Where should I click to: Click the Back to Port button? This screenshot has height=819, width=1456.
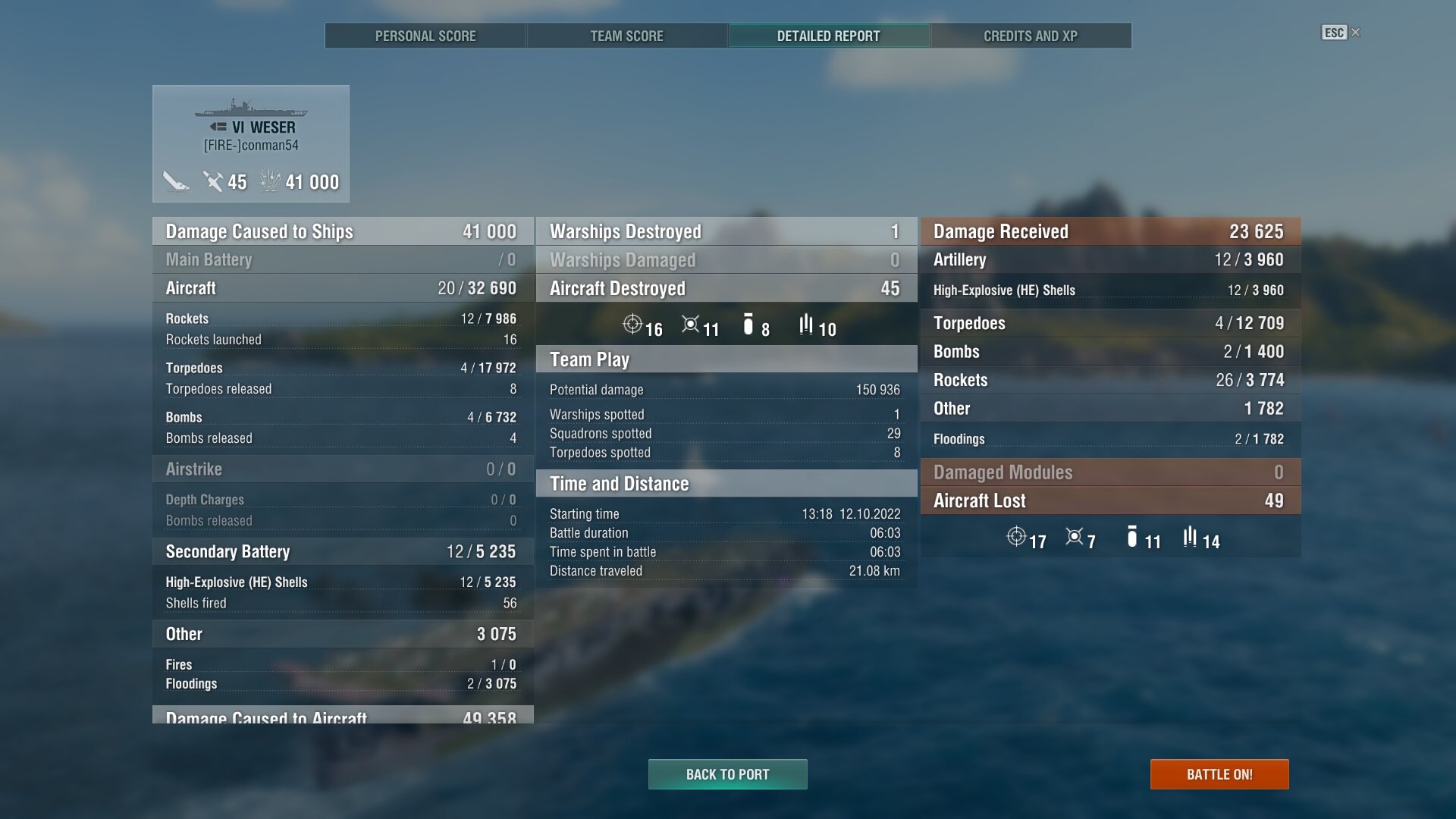pos(727,774)
